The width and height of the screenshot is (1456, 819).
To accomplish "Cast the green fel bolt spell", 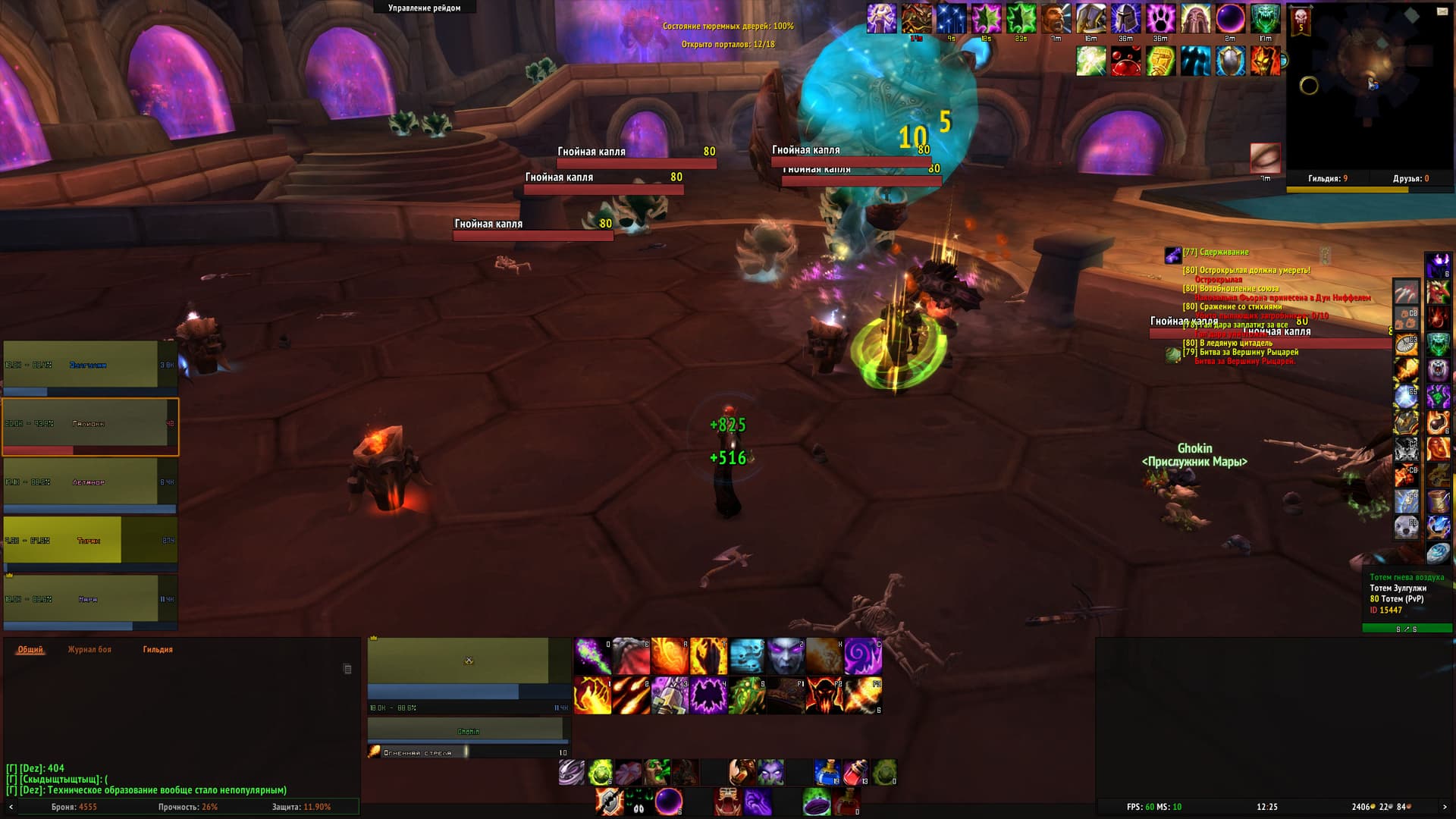I will click(592, 657).
